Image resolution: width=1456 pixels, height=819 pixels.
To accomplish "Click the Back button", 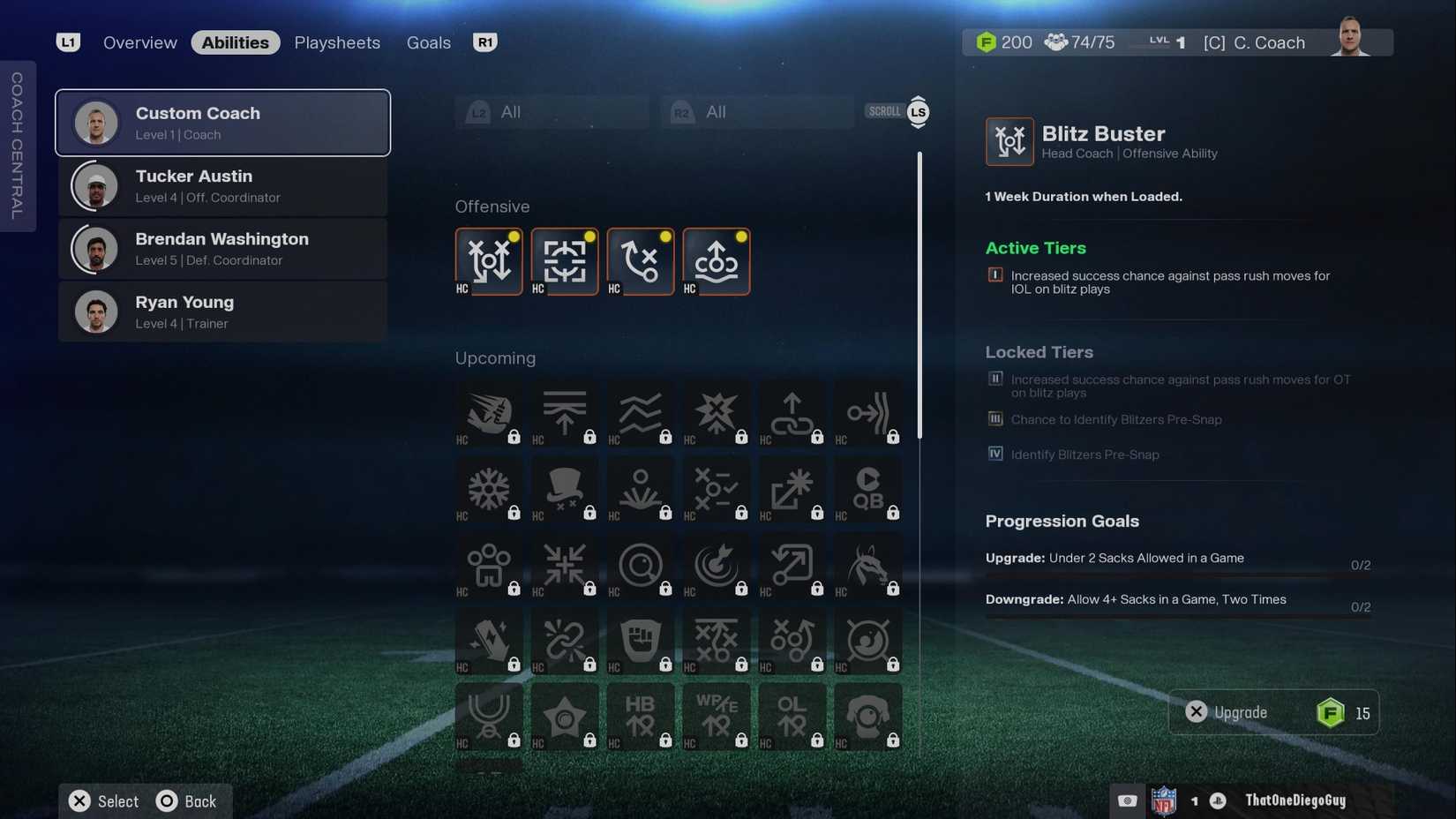I will (188, 800).
